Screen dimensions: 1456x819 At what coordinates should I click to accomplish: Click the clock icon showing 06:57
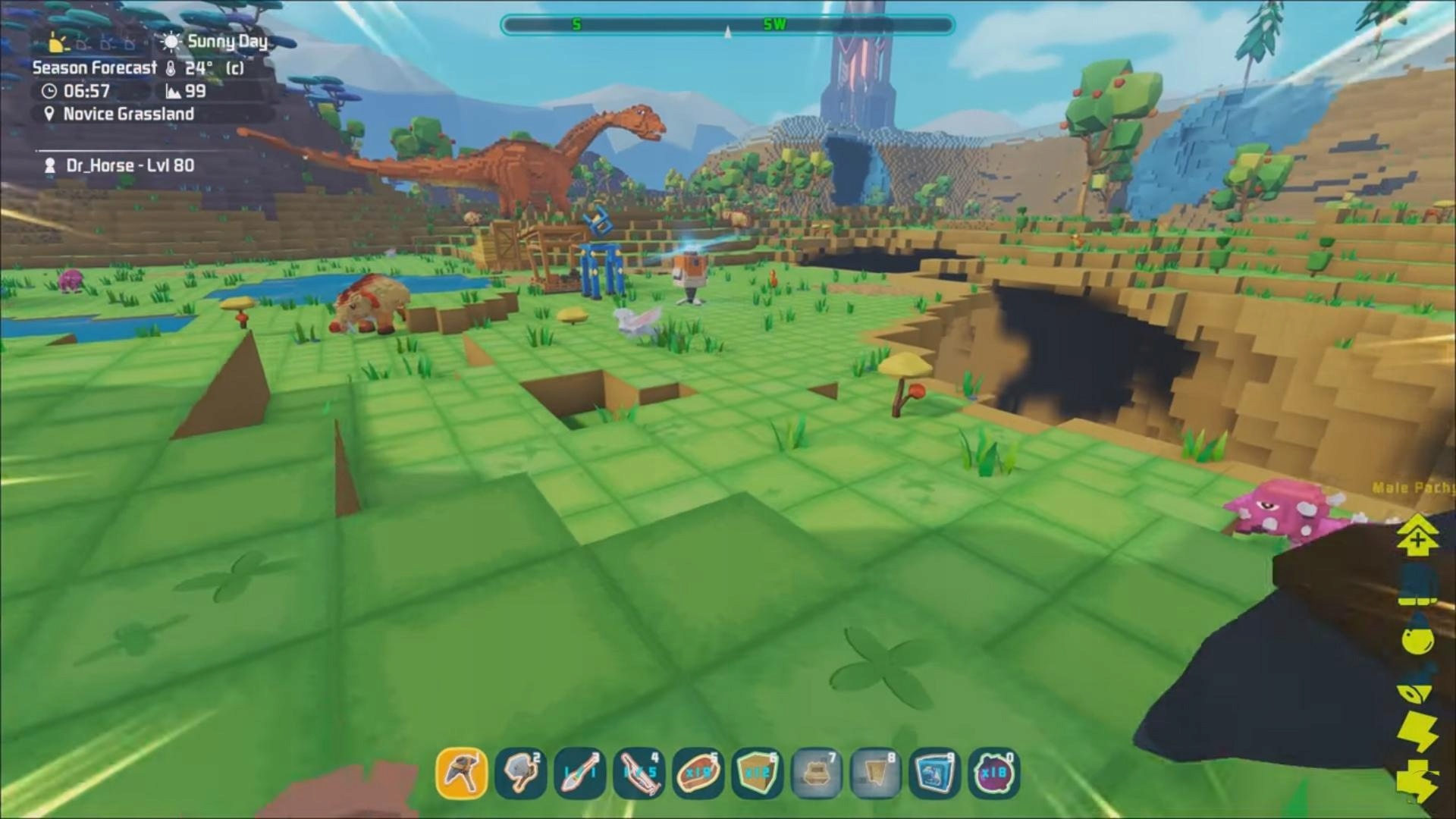pos(50,91)
